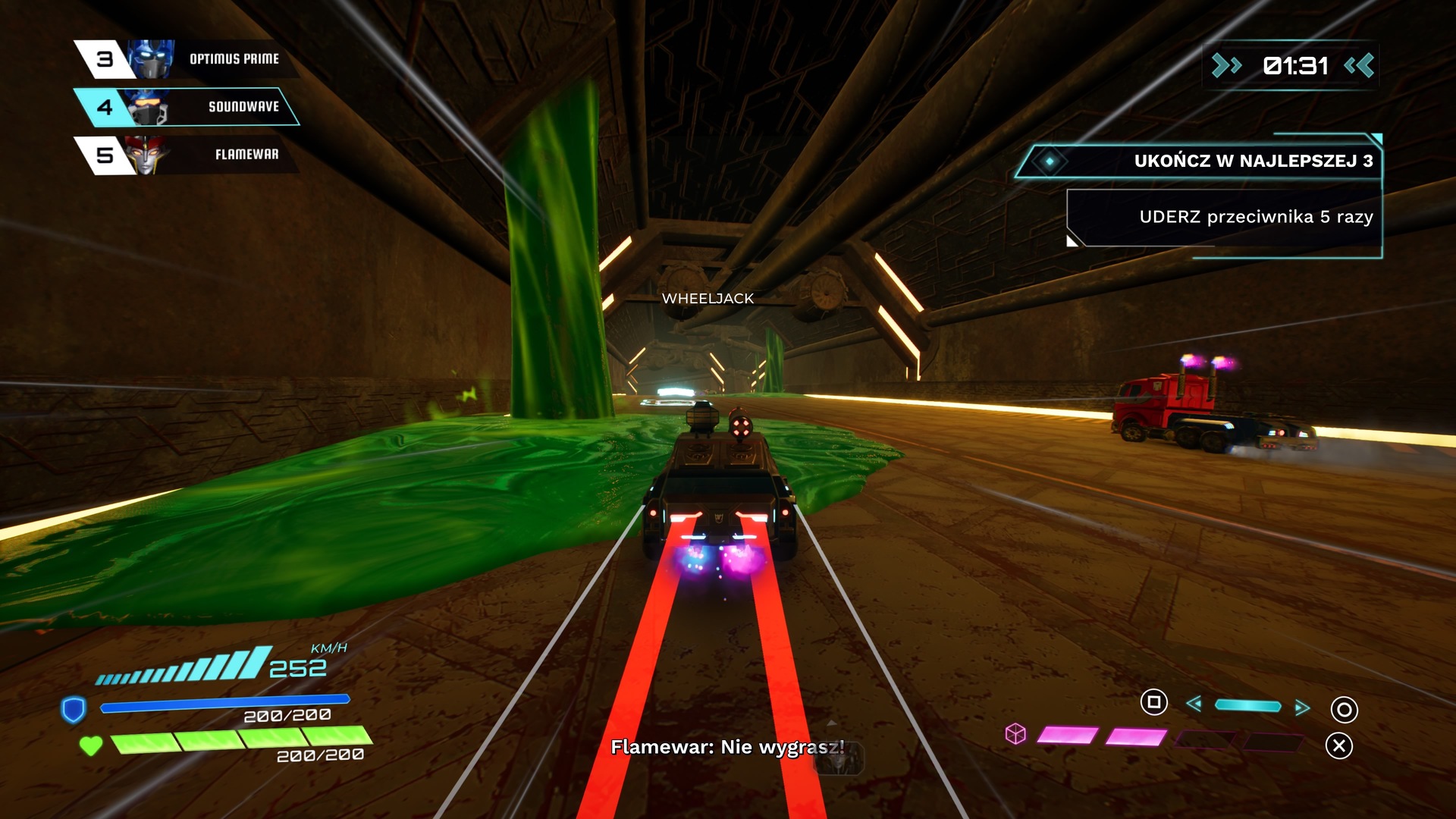Click the diamond icon on the objective banner
The image size is (1456, 819).
click(x=1050, y=162)
